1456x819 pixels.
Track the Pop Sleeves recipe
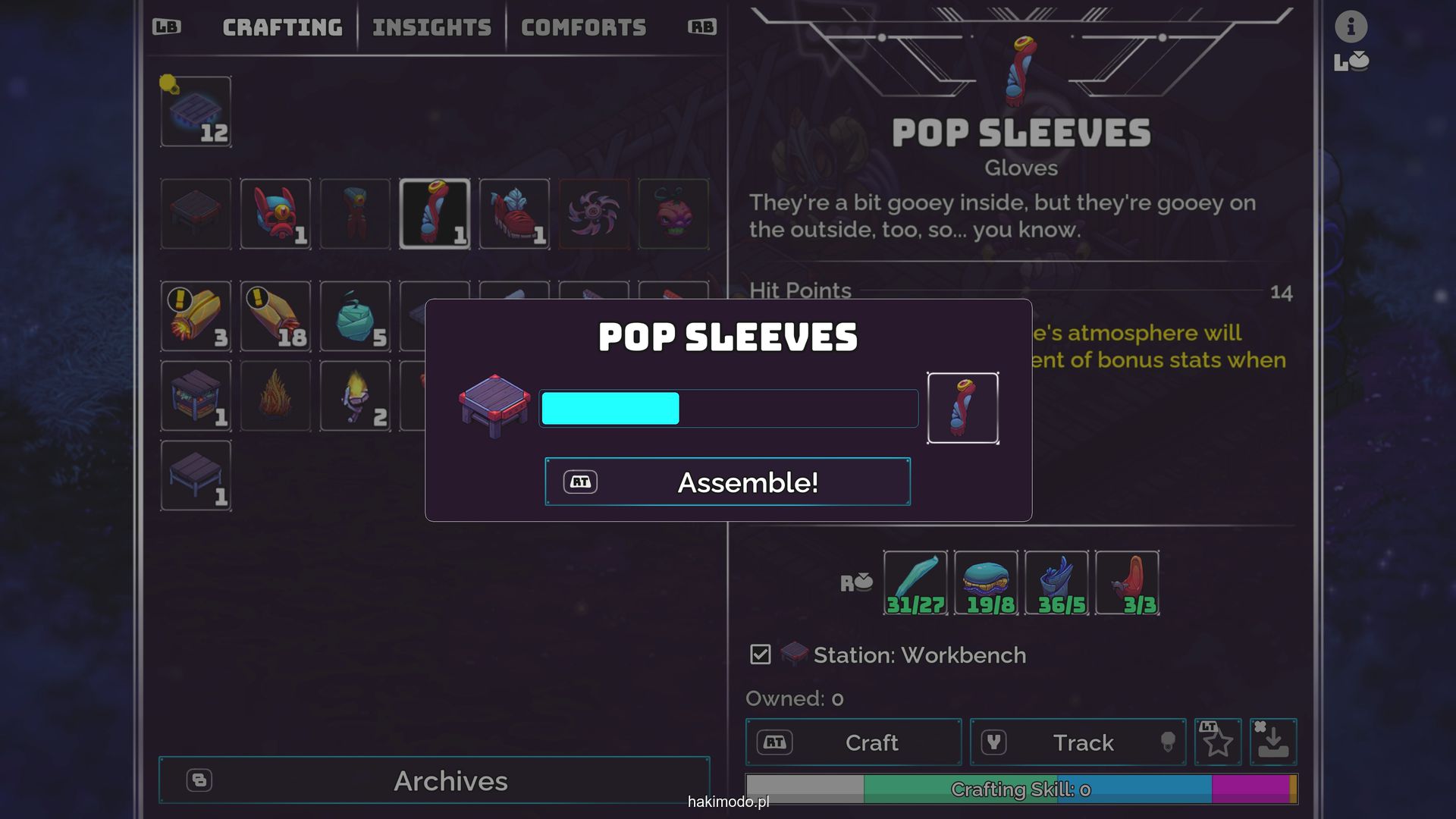tap(1078, 742)
